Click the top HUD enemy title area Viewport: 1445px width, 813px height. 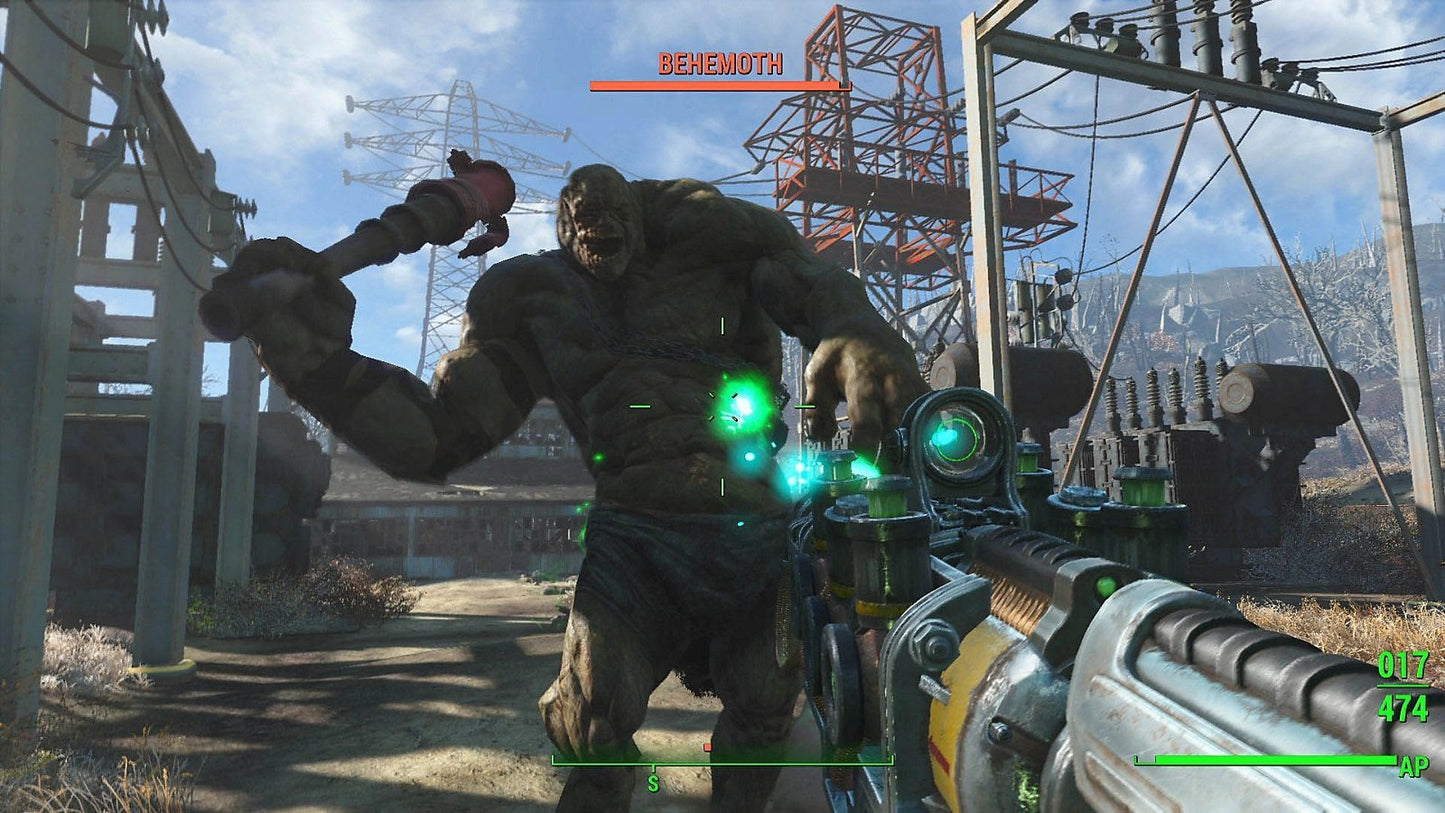click(718, 64)
